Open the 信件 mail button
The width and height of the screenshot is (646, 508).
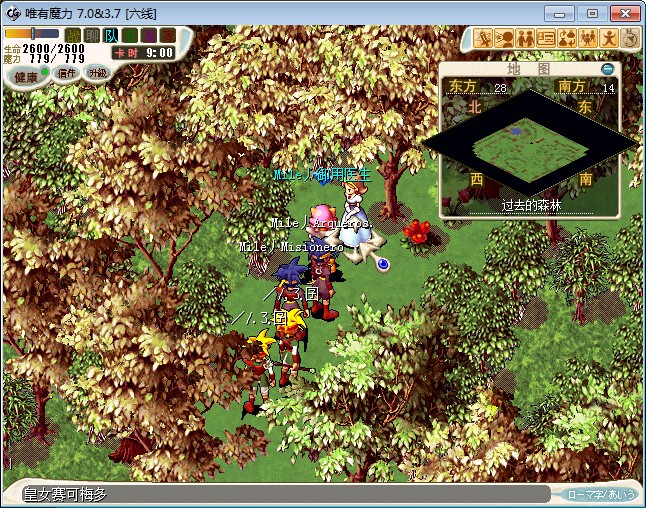67,73
